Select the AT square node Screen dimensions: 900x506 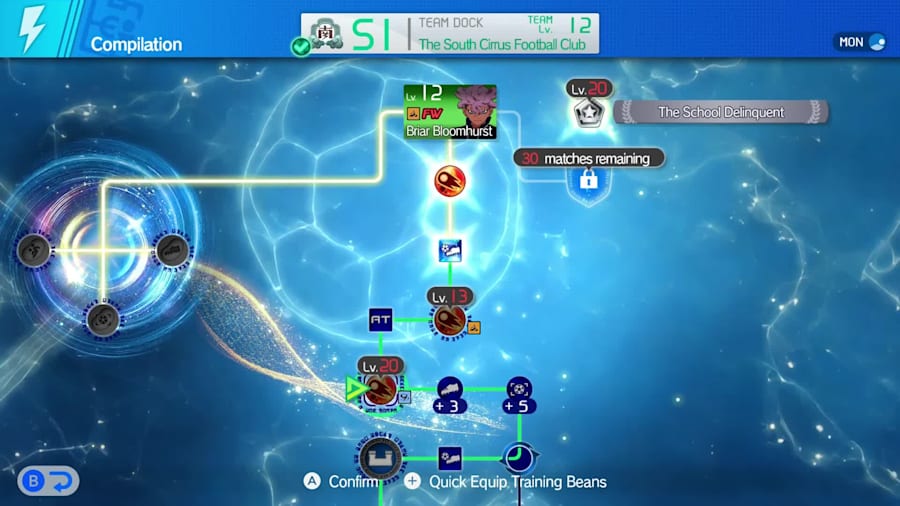click(x=380, y=320)
